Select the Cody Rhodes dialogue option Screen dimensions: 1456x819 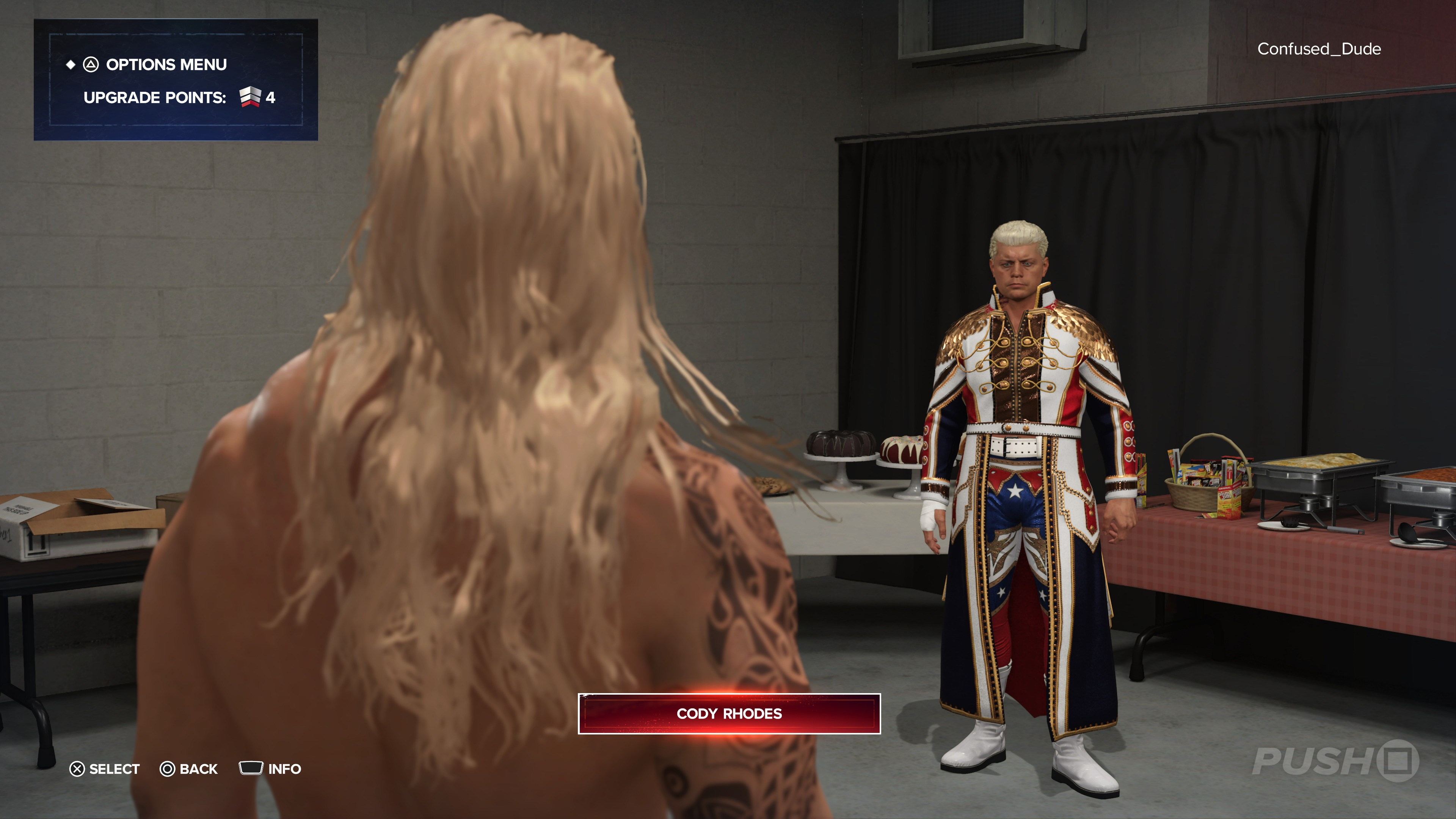728,713
